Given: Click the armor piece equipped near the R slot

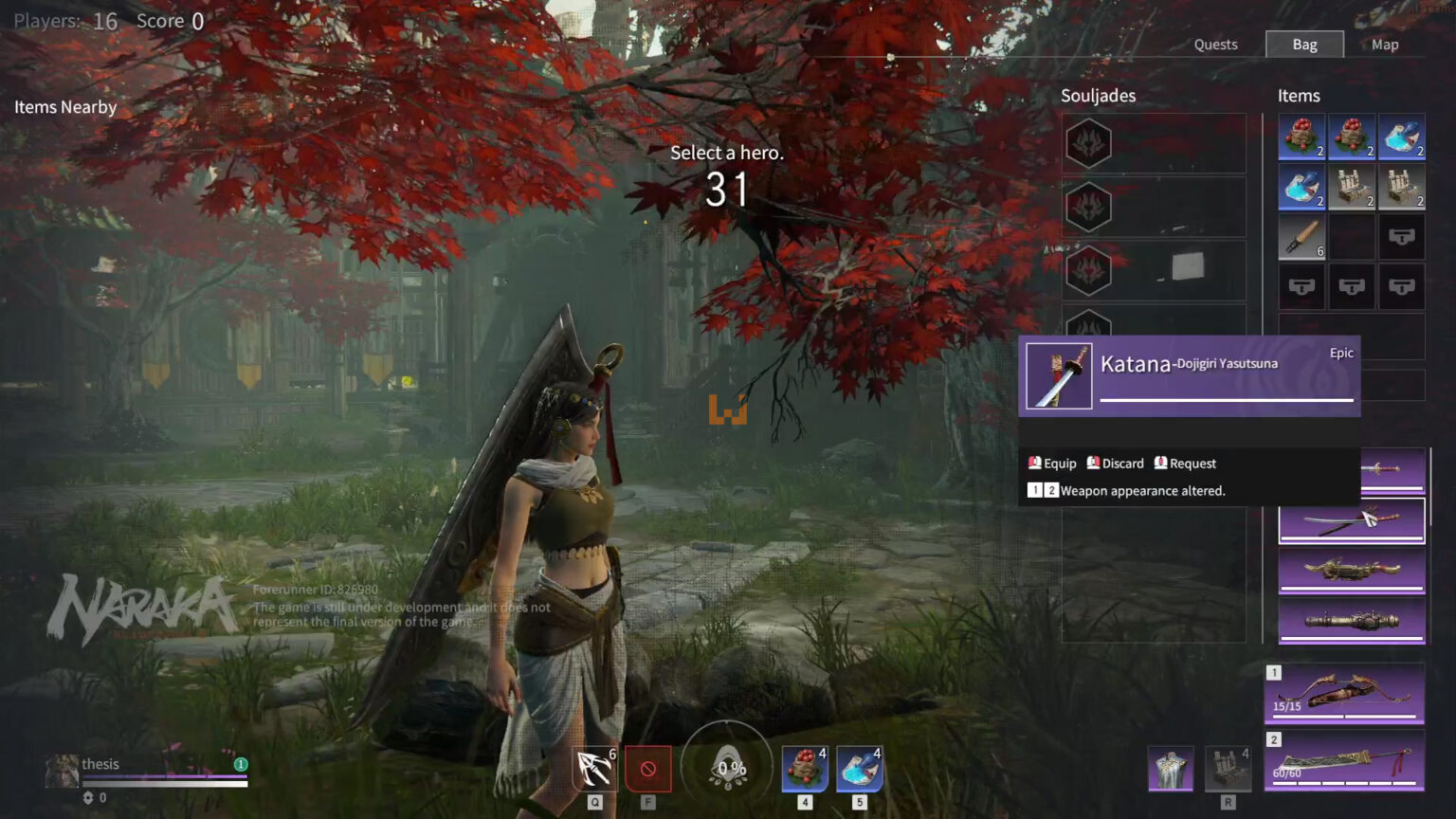Looking at the screenshot, I should pyautogui.click(x=1168, y=768).
